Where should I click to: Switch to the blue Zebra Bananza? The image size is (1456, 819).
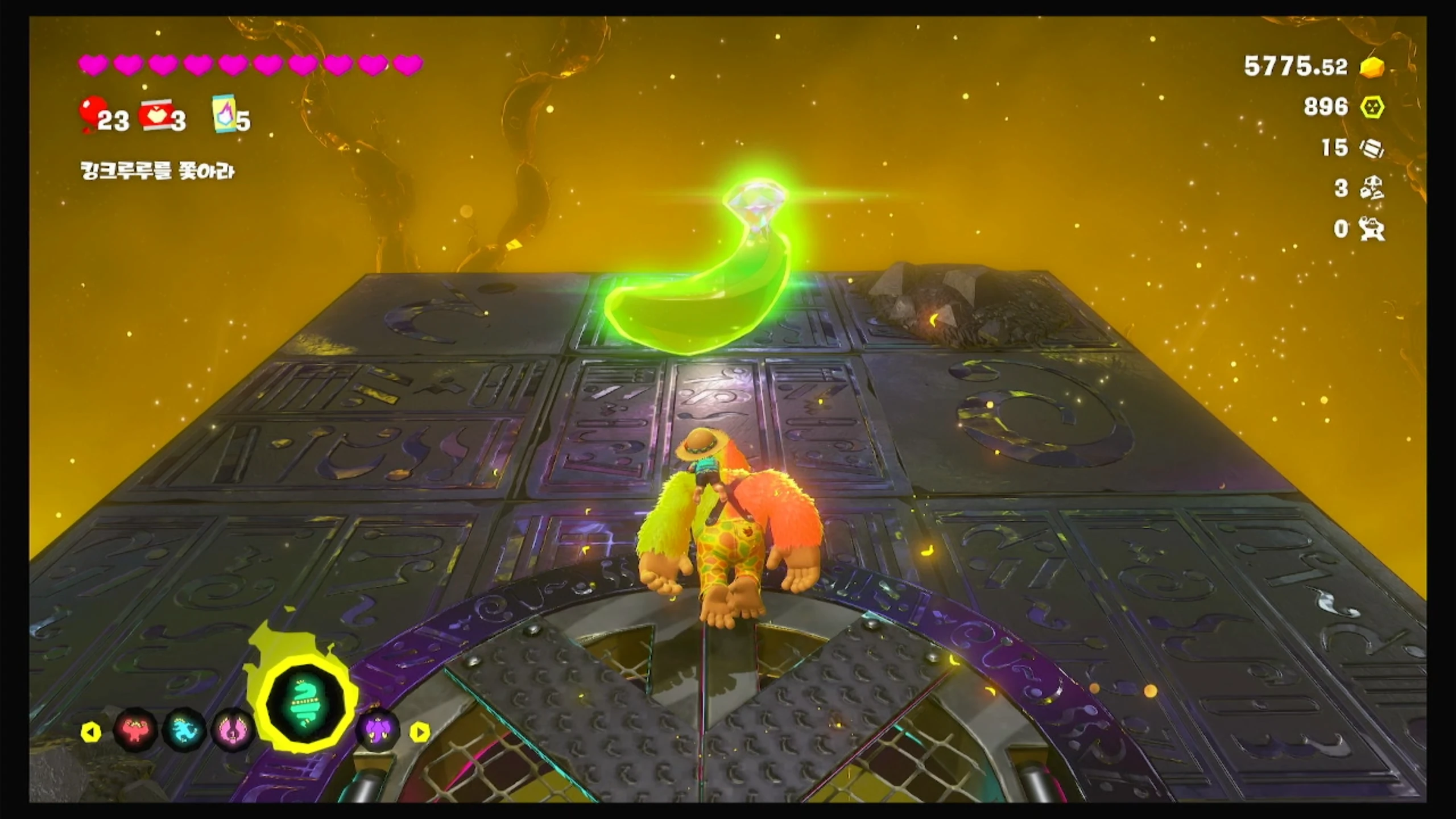(184, 729)
